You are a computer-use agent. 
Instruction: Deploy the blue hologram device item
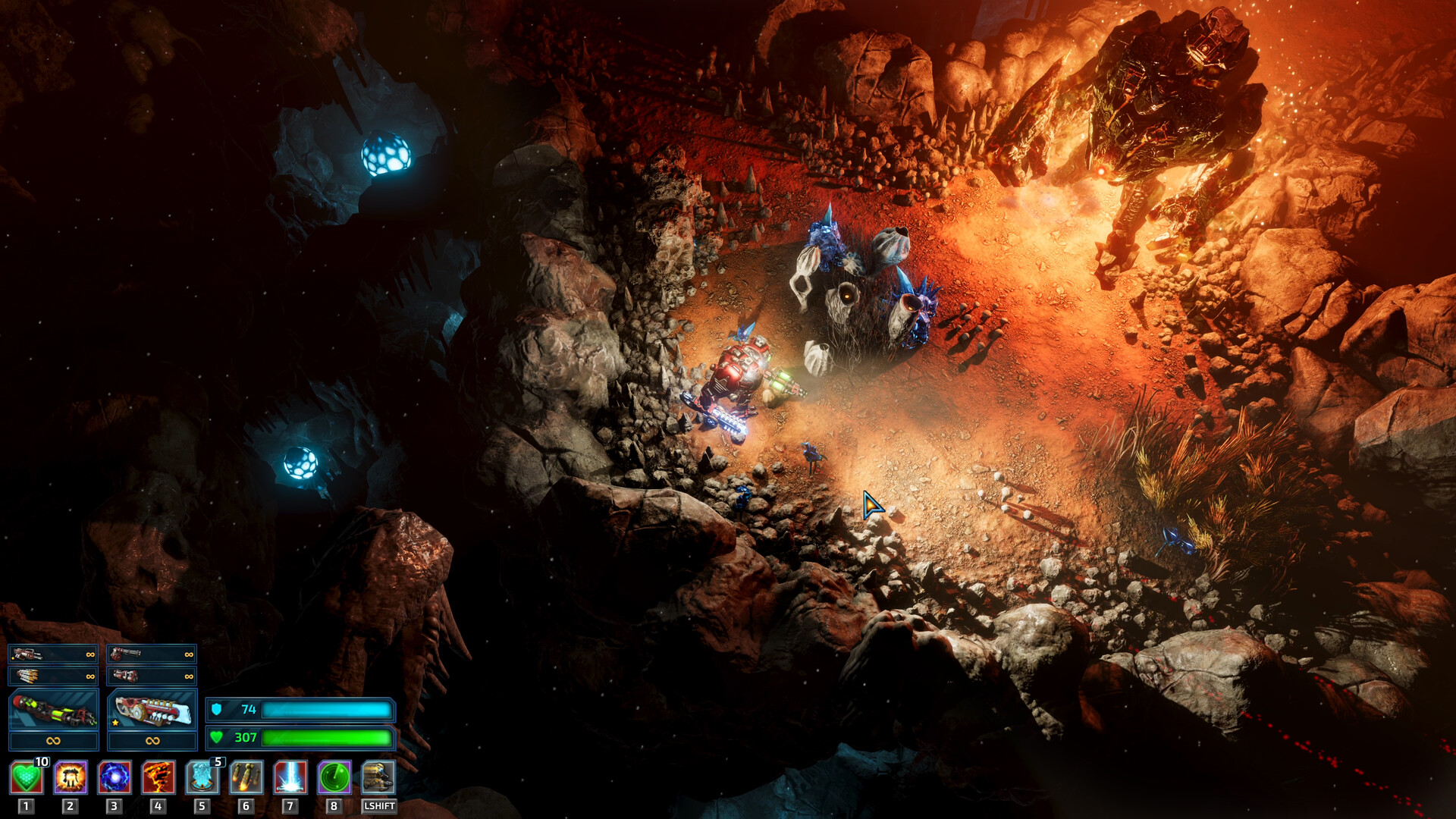pyautogui.click(x=202, y=777)
